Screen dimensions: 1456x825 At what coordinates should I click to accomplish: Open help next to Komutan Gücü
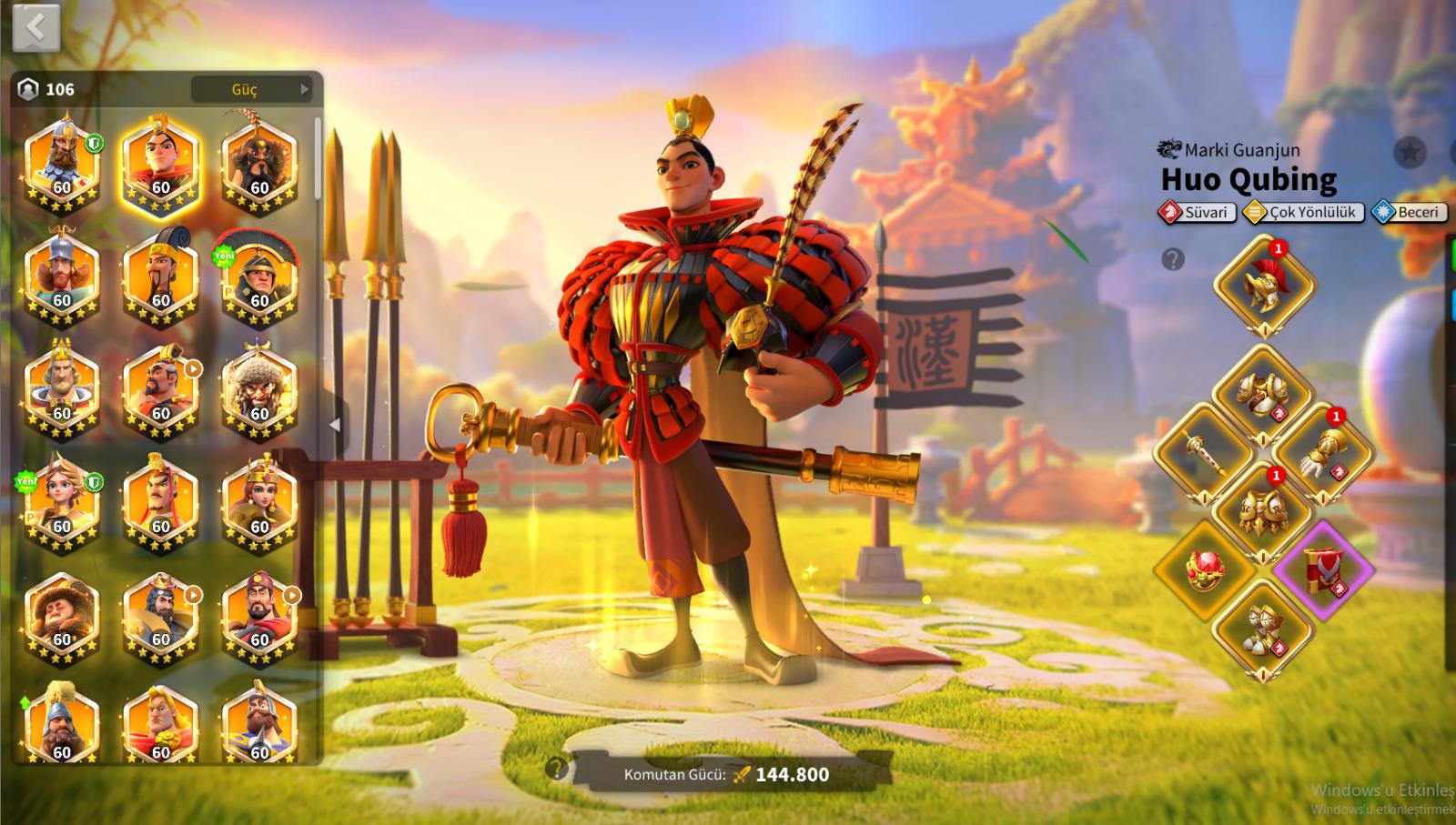[556, 770]
